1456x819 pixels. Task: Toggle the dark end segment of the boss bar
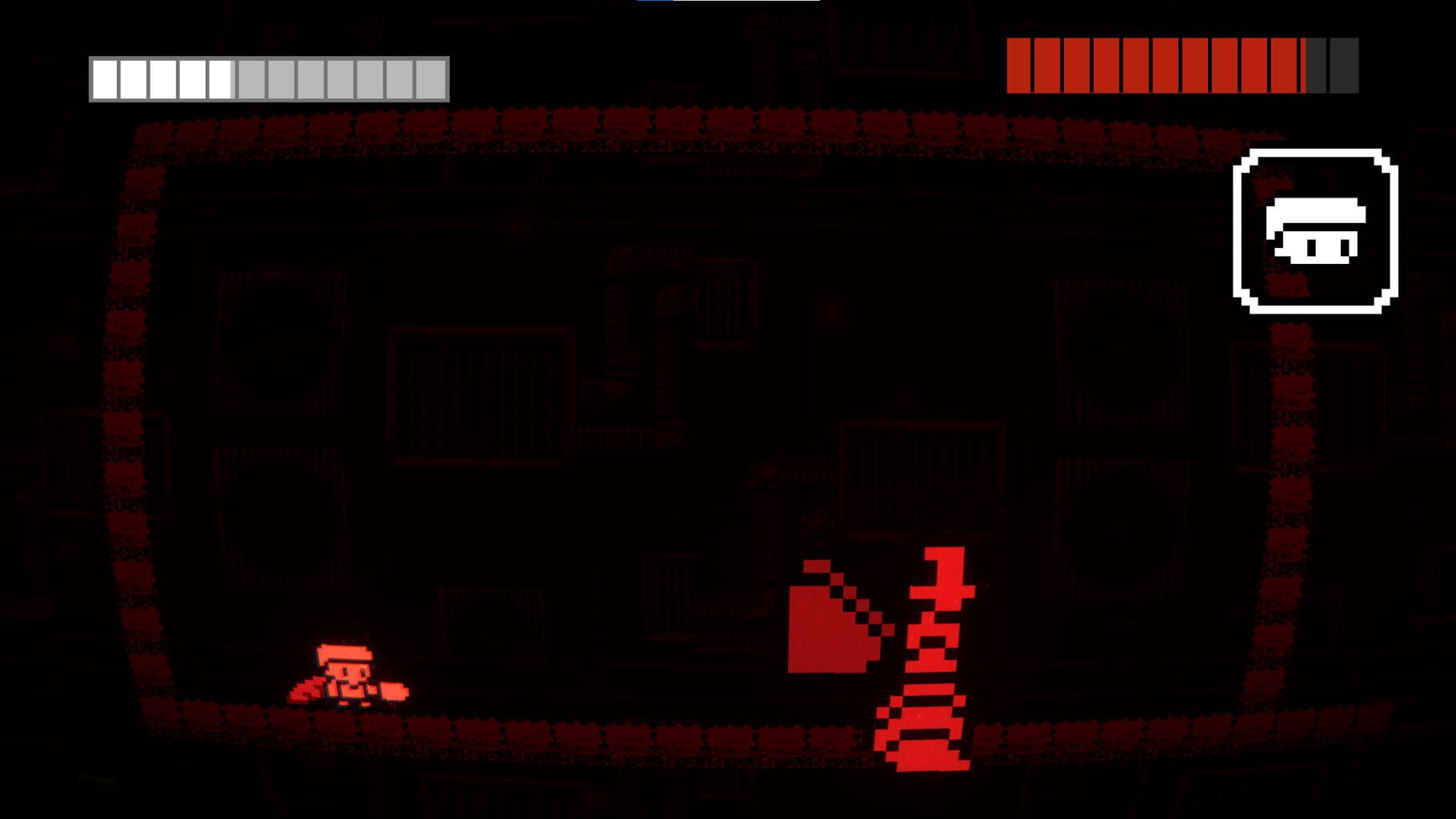(1342, 64)
